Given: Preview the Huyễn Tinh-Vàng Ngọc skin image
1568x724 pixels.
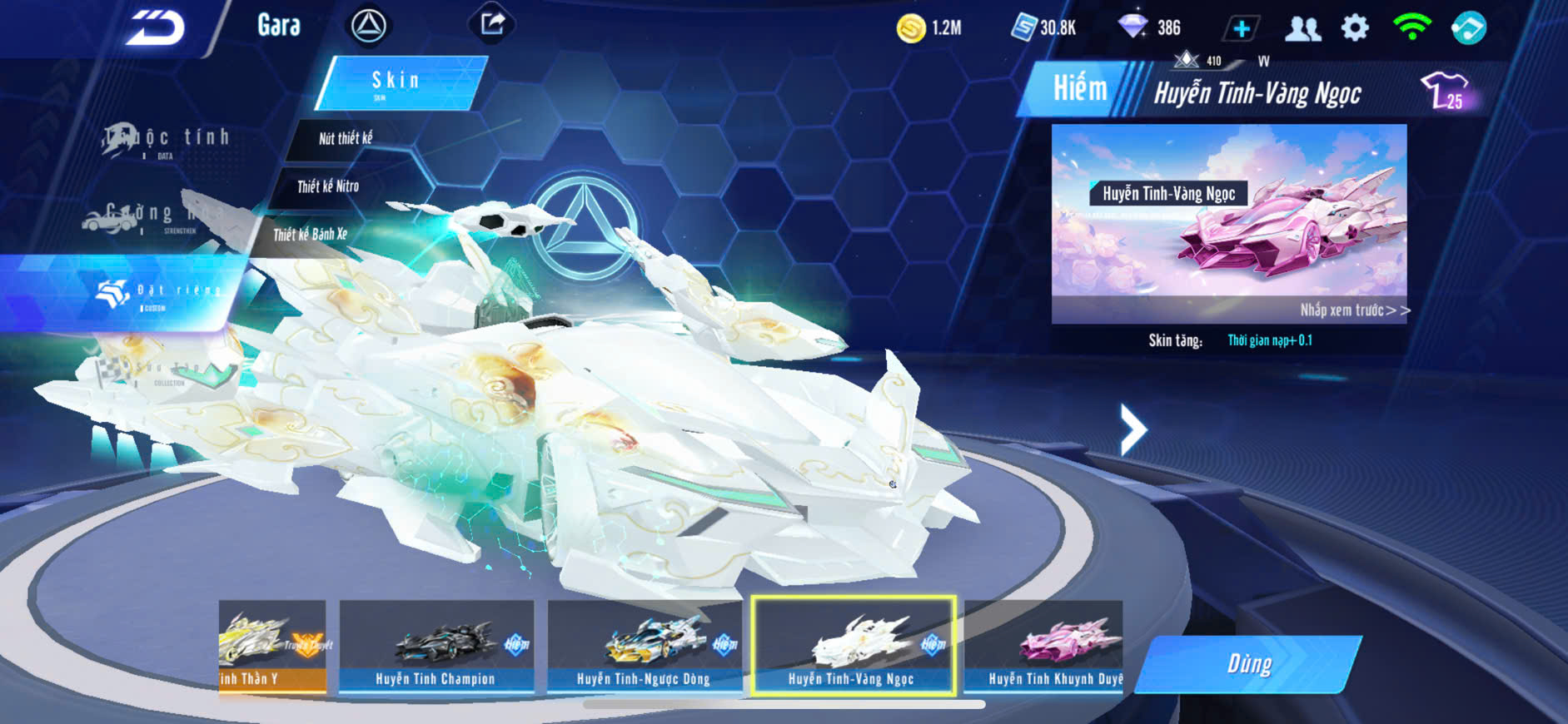Looking at the screenshot, I should click(x=1229, y=223).
